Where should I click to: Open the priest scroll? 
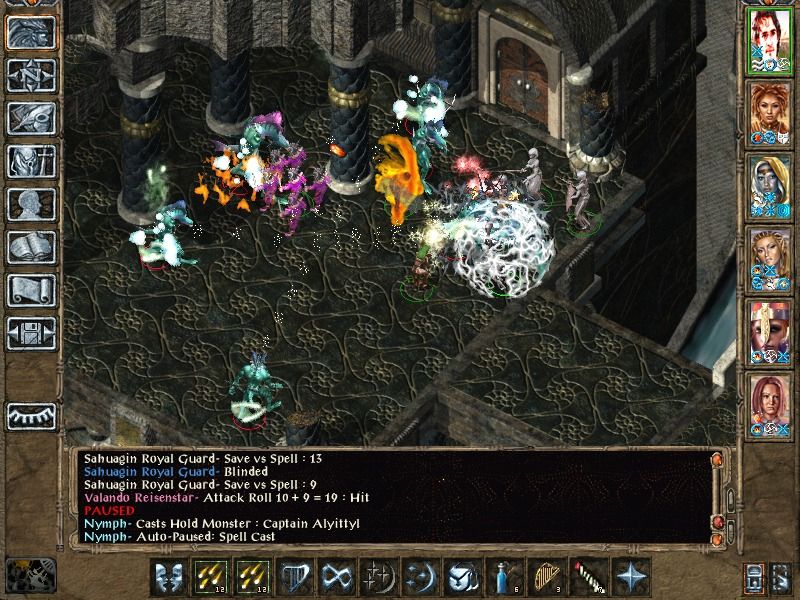tap(30, 290)
